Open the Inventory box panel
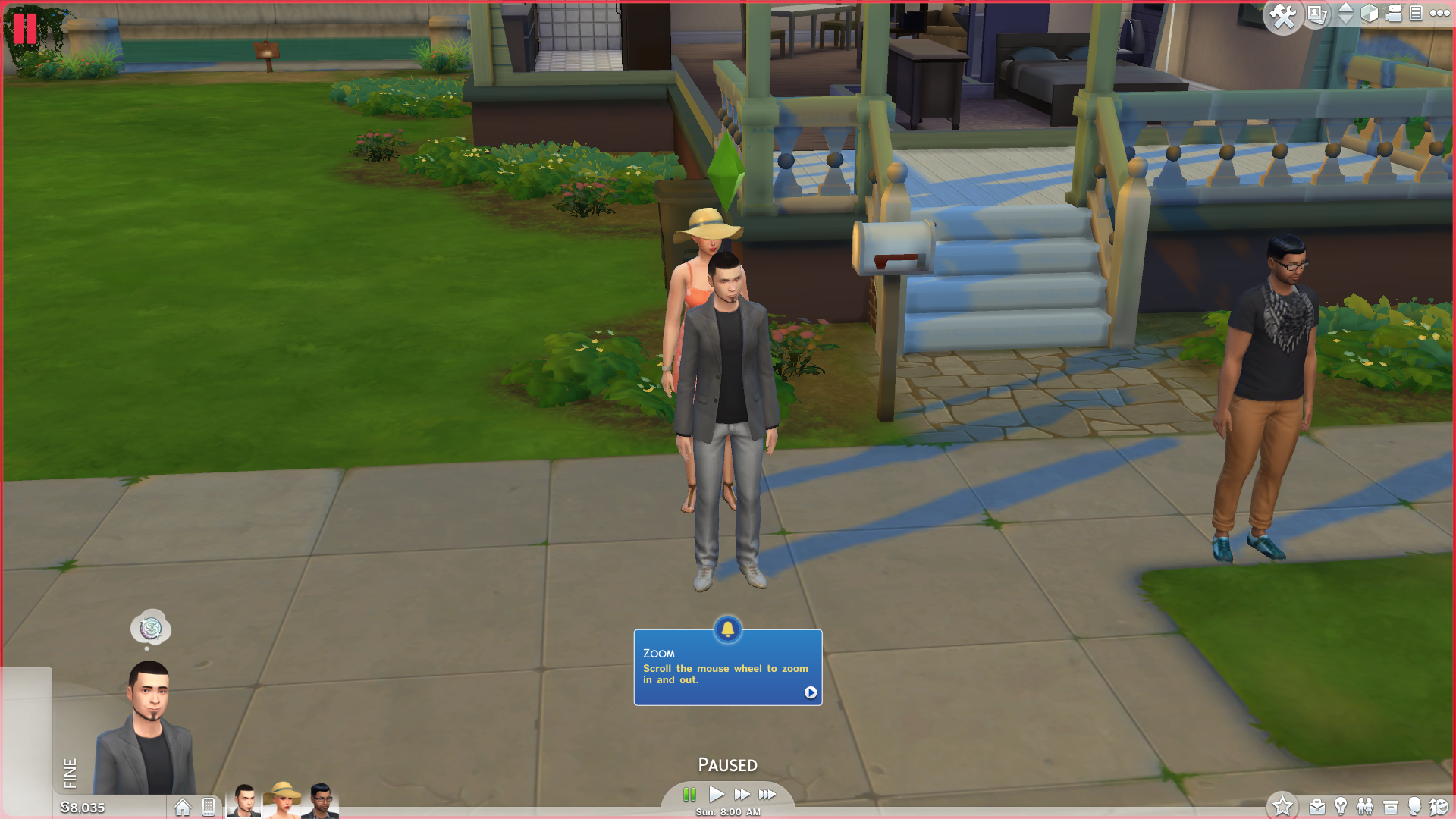The image size is (1456, 819). point(1390,807)
